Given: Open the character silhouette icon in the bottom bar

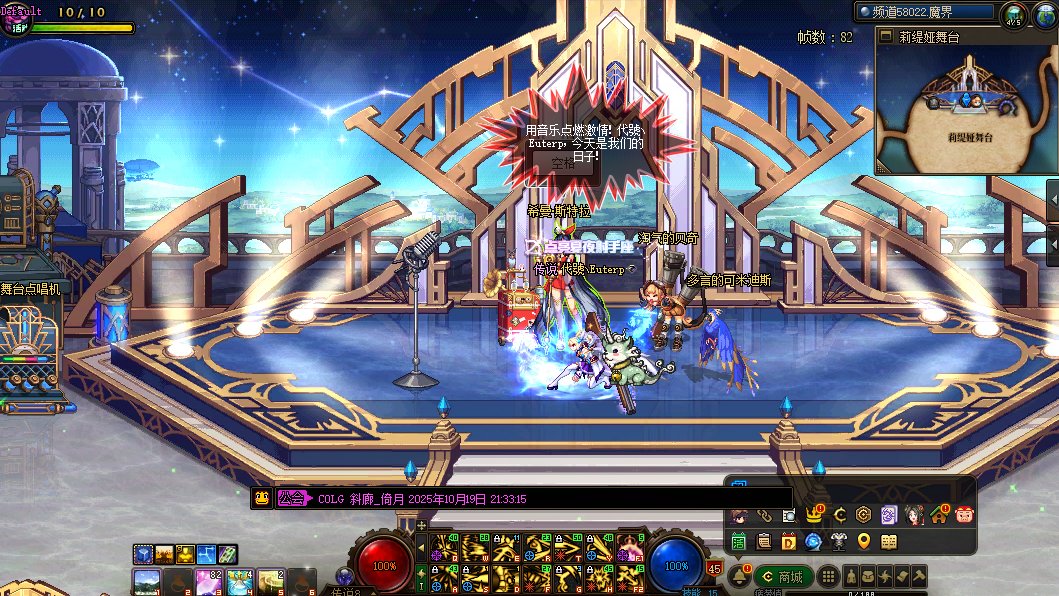Looking at the screenshot, I should (x=849, y=577).
